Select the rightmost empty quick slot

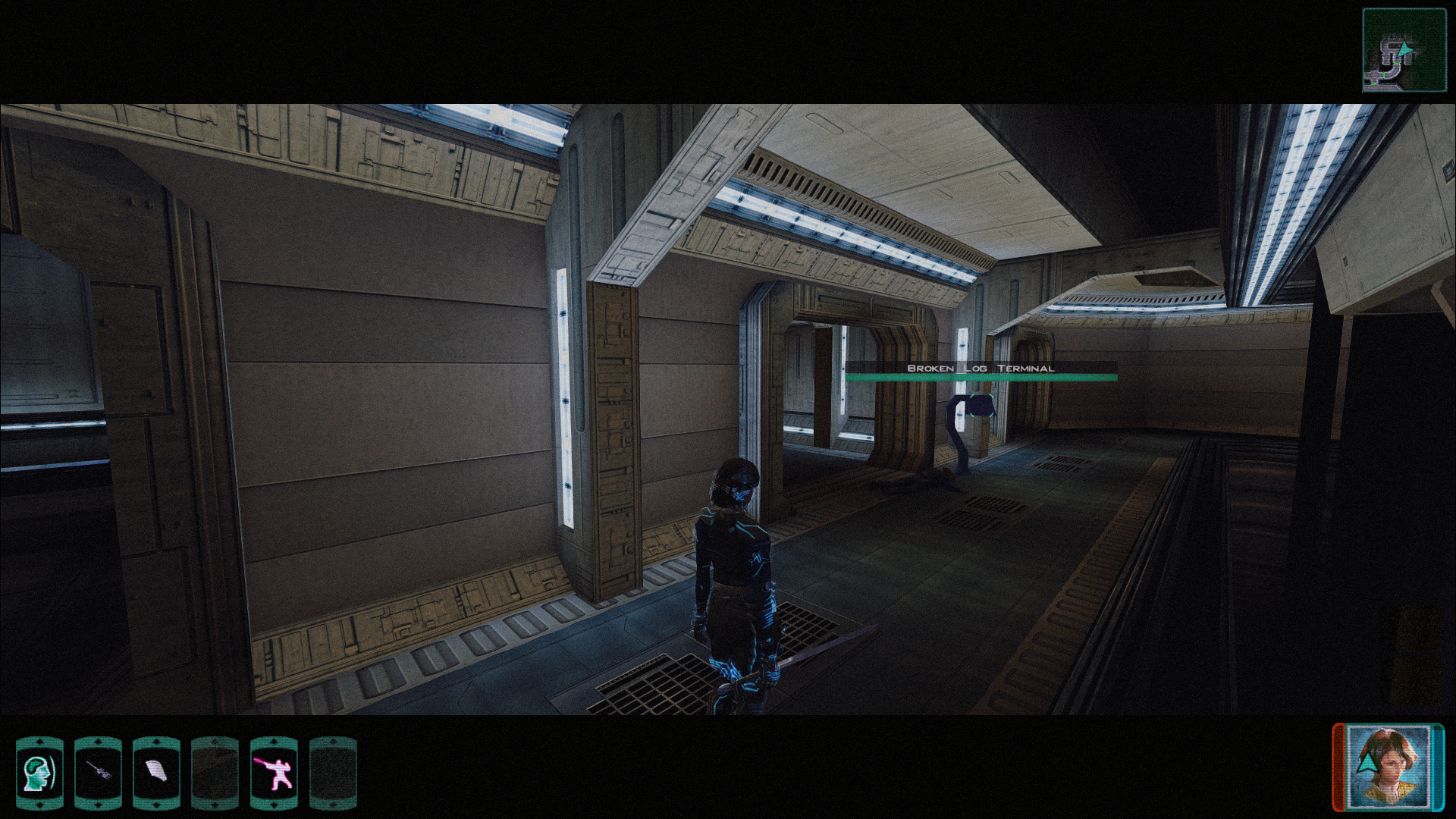click(x=334, y=773)
